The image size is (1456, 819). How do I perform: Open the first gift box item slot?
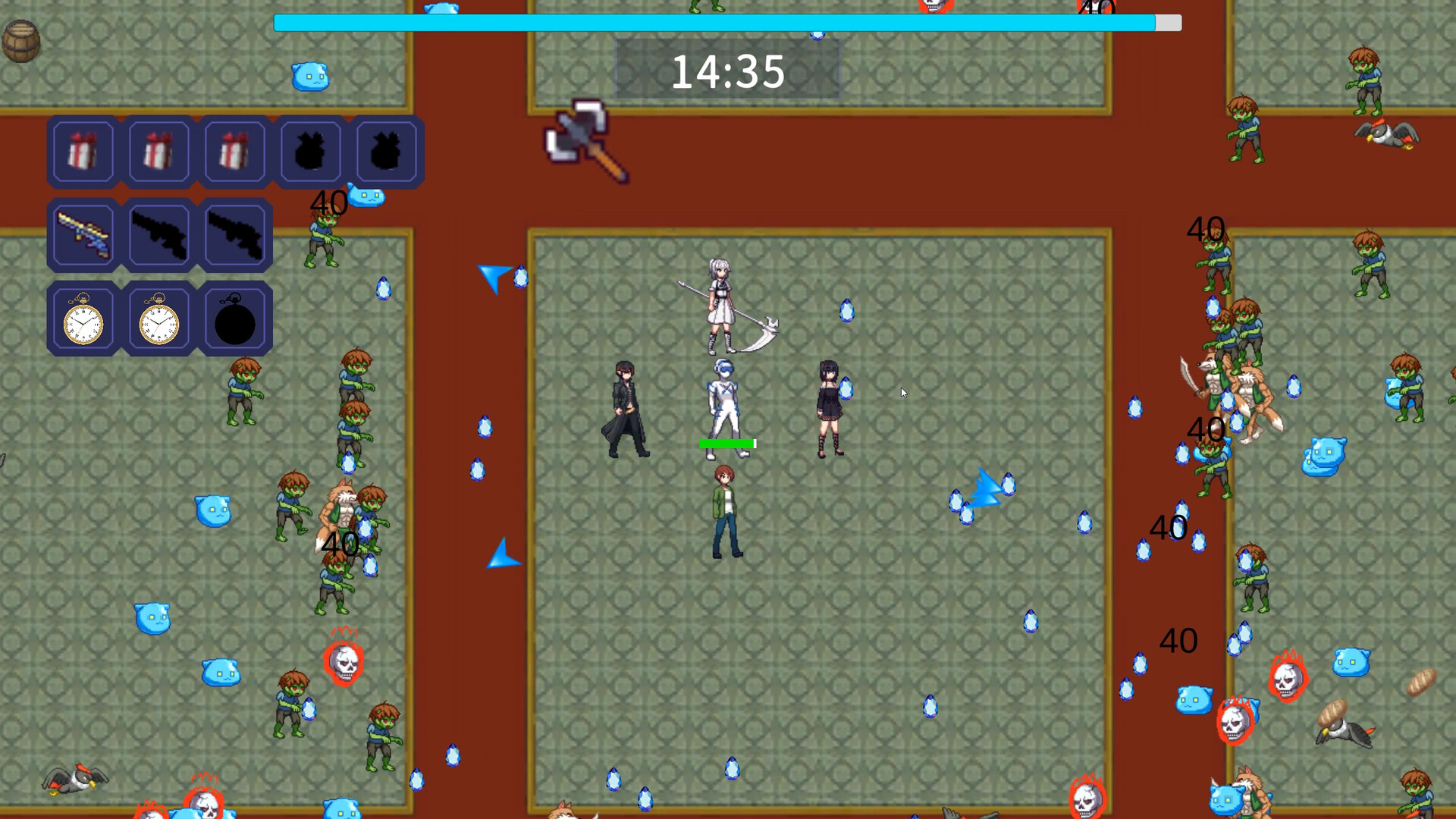pyautogui.click(x=83, y=151)
